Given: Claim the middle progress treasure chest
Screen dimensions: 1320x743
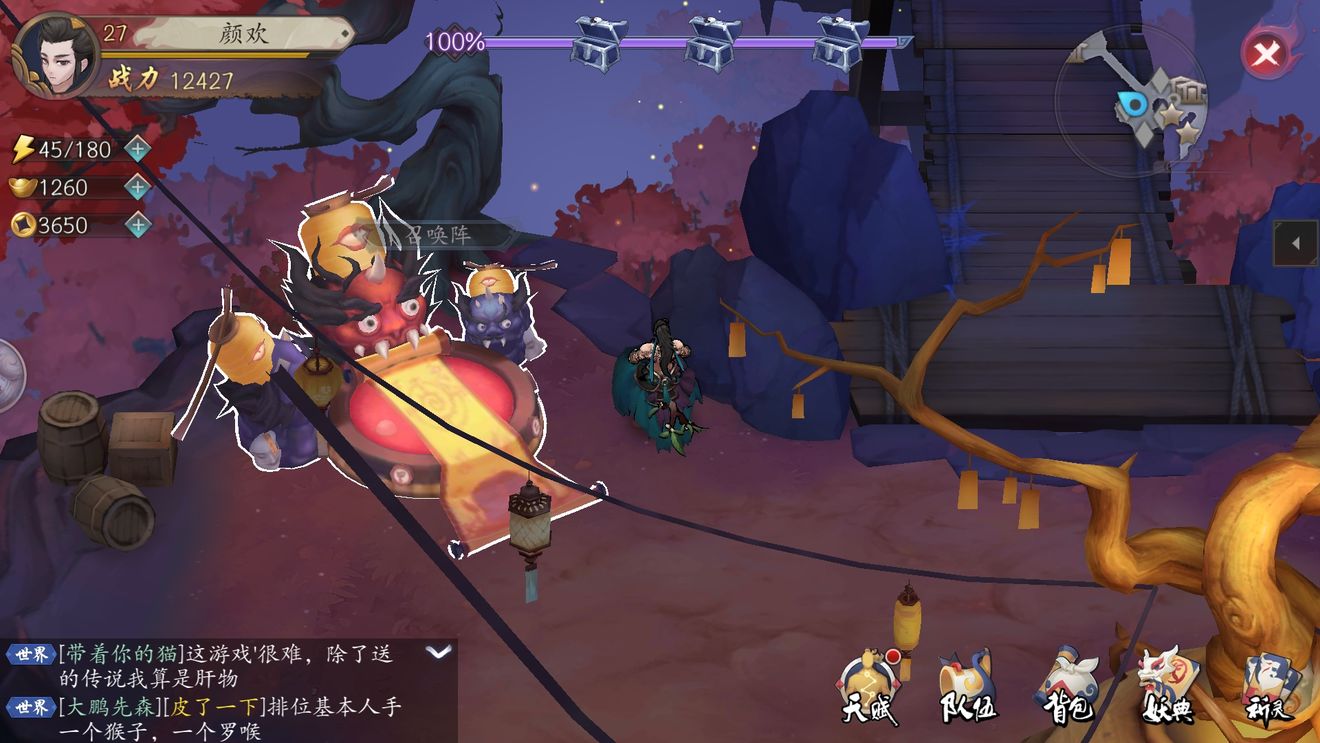Looking at the screenshot, I should point(712,42).
